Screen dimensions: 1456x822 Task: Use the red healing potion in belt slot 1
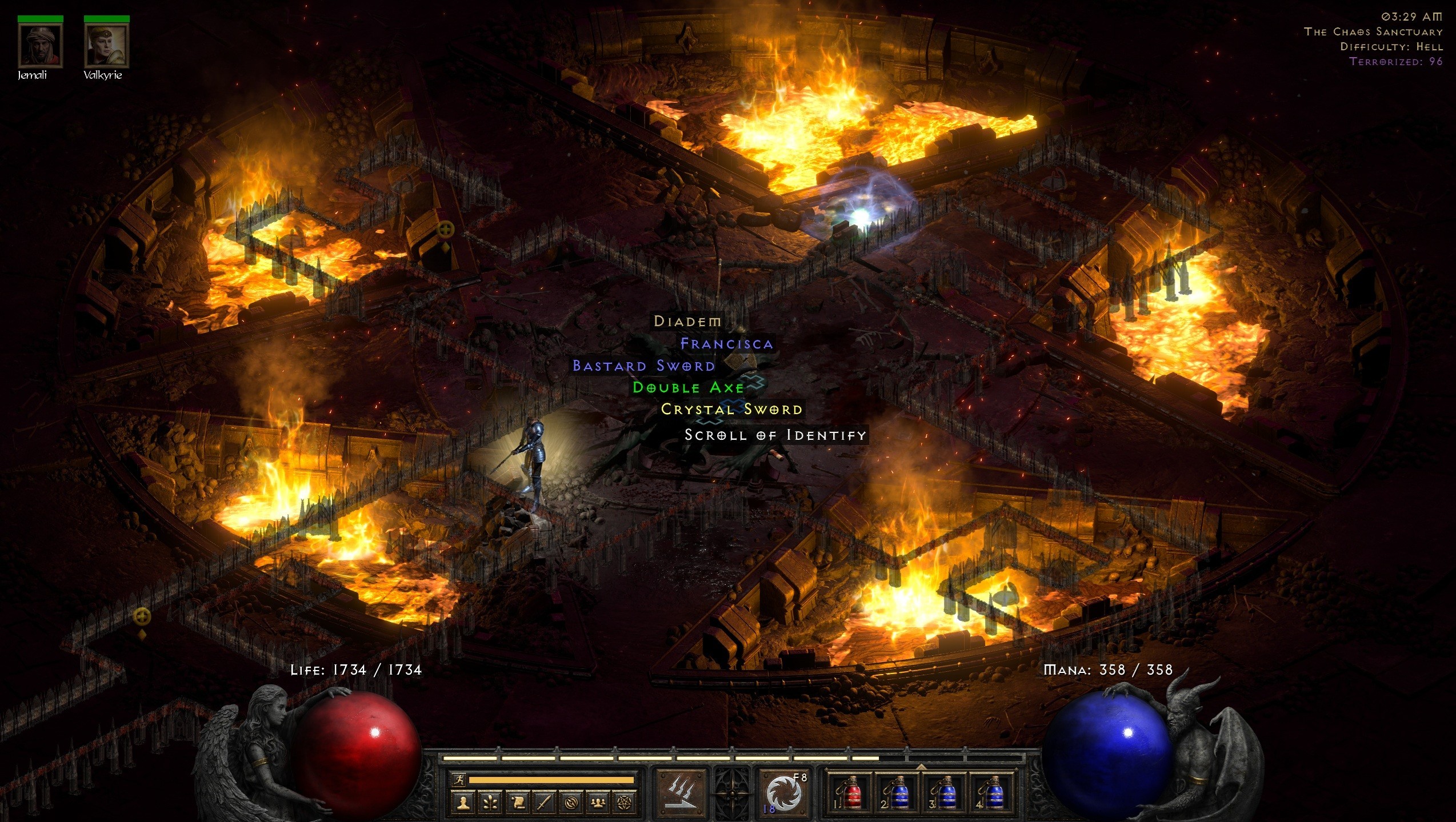pos(850,793)
